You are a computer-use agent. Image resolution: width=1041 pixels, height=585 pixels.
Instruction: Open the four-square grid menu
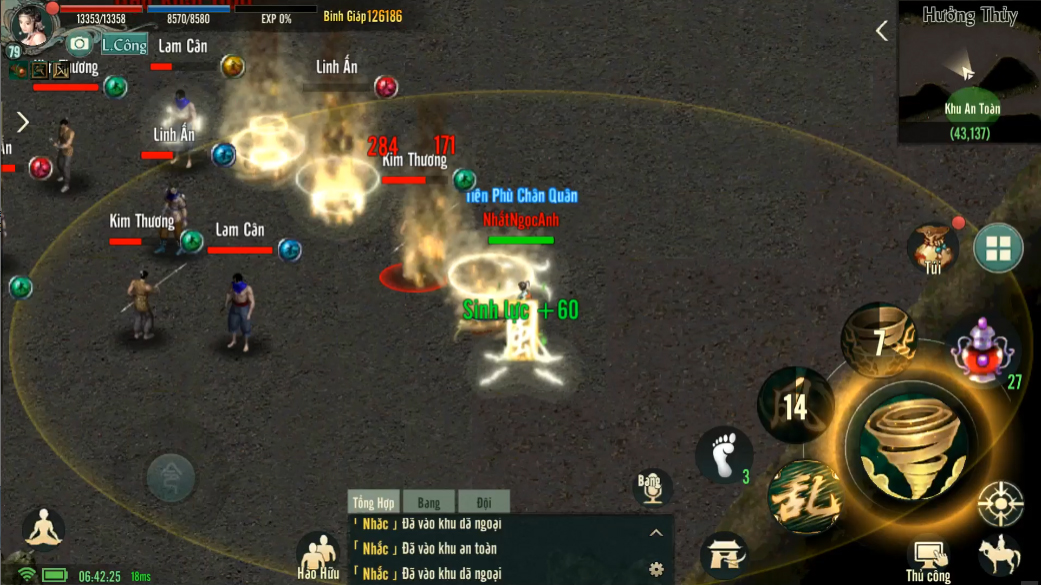point(998,249)
